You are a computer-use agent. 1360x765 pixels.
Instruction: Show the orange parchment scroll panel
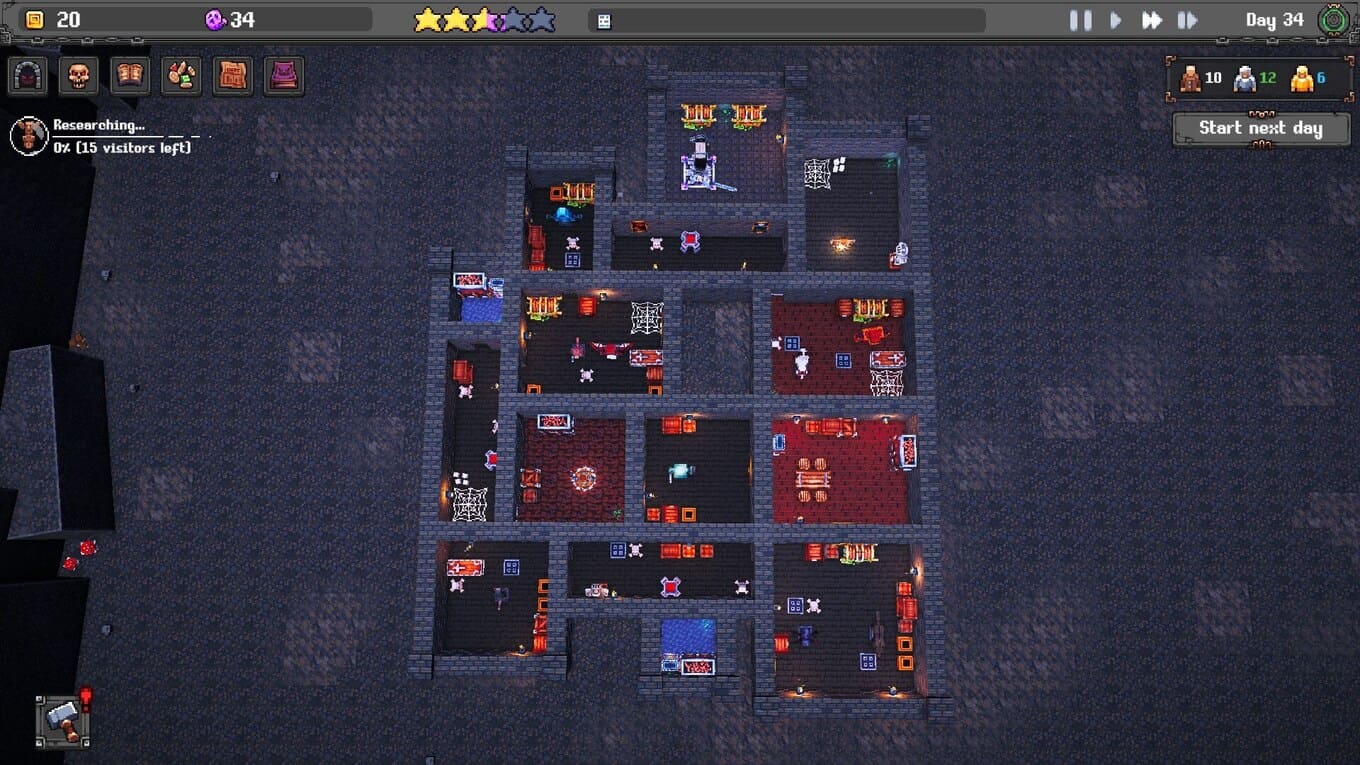[x=232, y=76]
